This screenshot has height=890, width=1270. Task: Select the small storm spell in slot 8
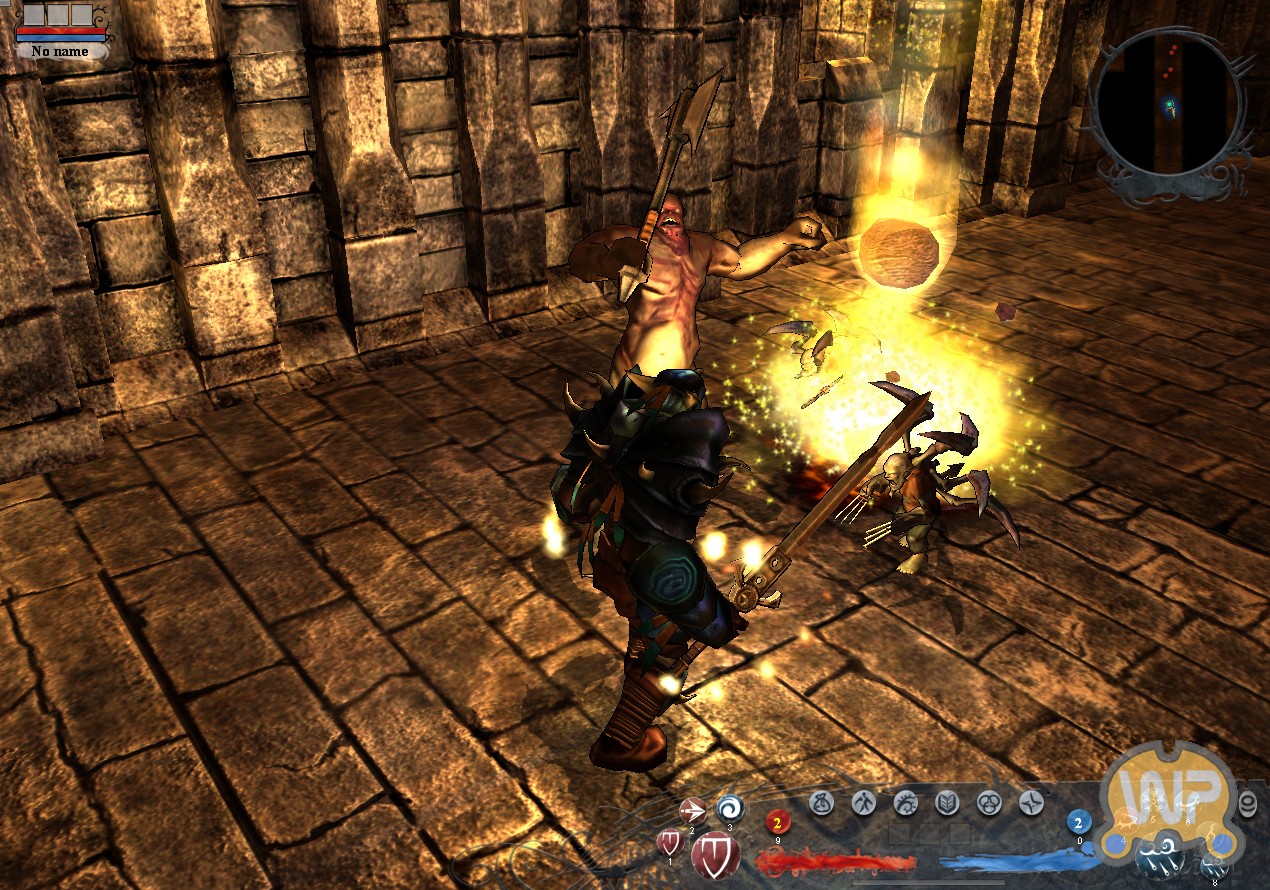[x=1216, y=866]
